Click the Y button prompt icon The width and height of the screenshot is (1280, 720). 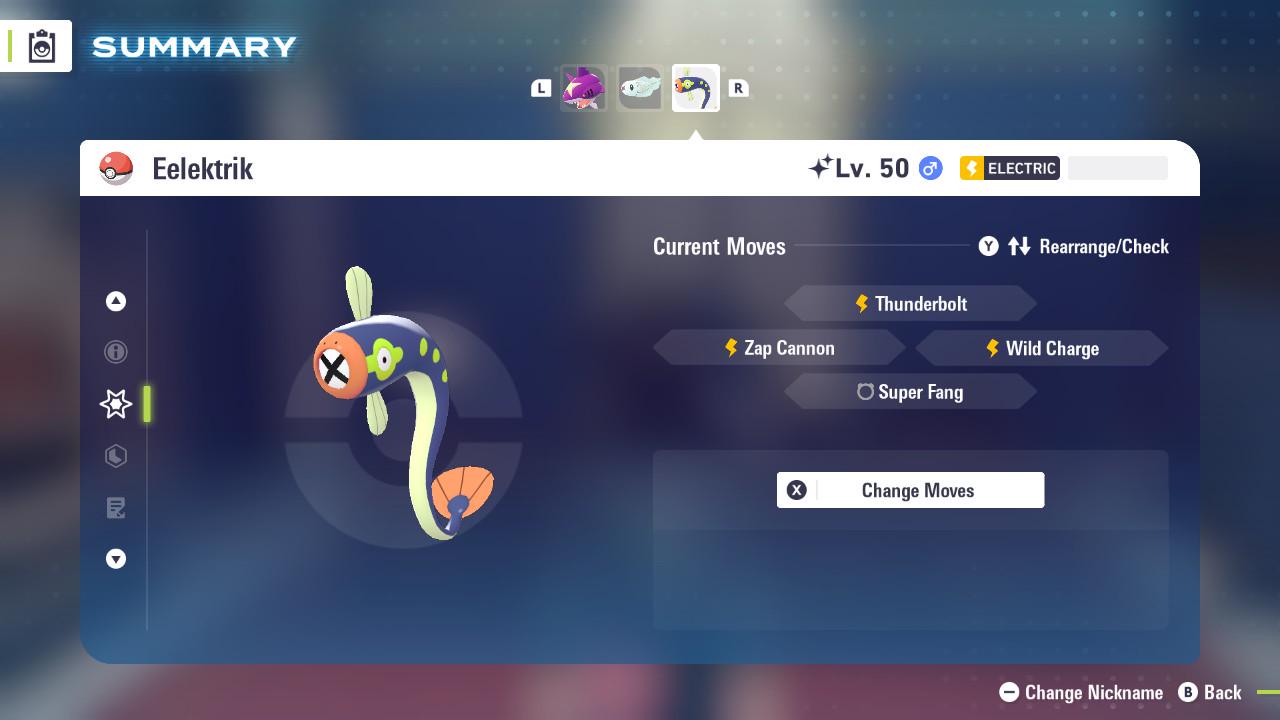coord(988,246)
